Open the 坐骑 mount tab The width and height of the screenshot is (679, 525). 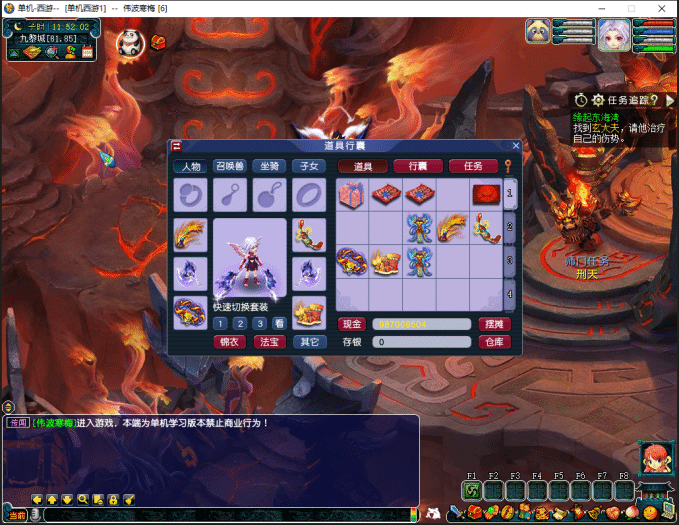pyautogui.click(x=268, y=166)
